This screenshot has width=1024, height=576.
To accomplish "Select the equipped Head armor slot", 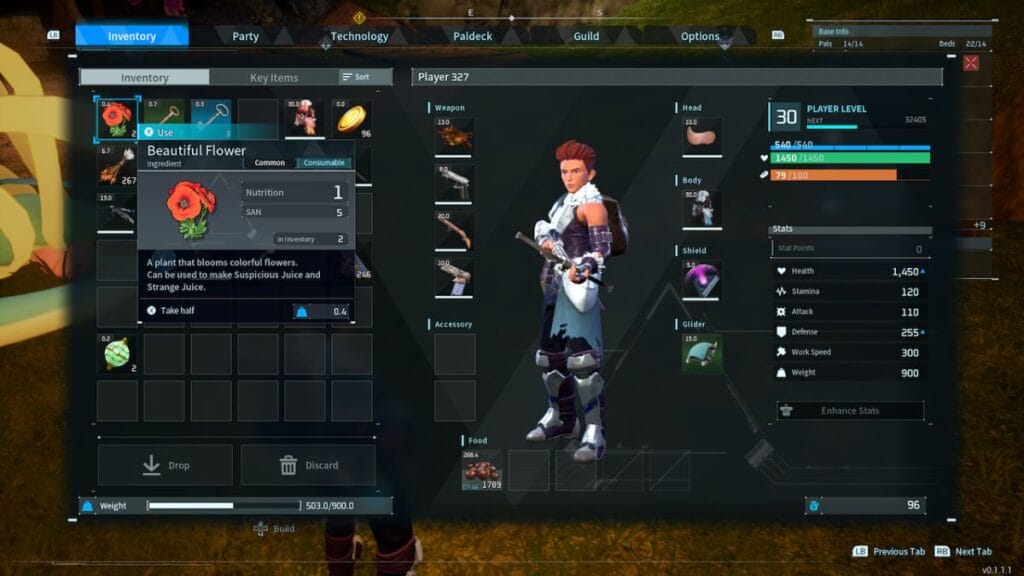I will pos(701,137).
